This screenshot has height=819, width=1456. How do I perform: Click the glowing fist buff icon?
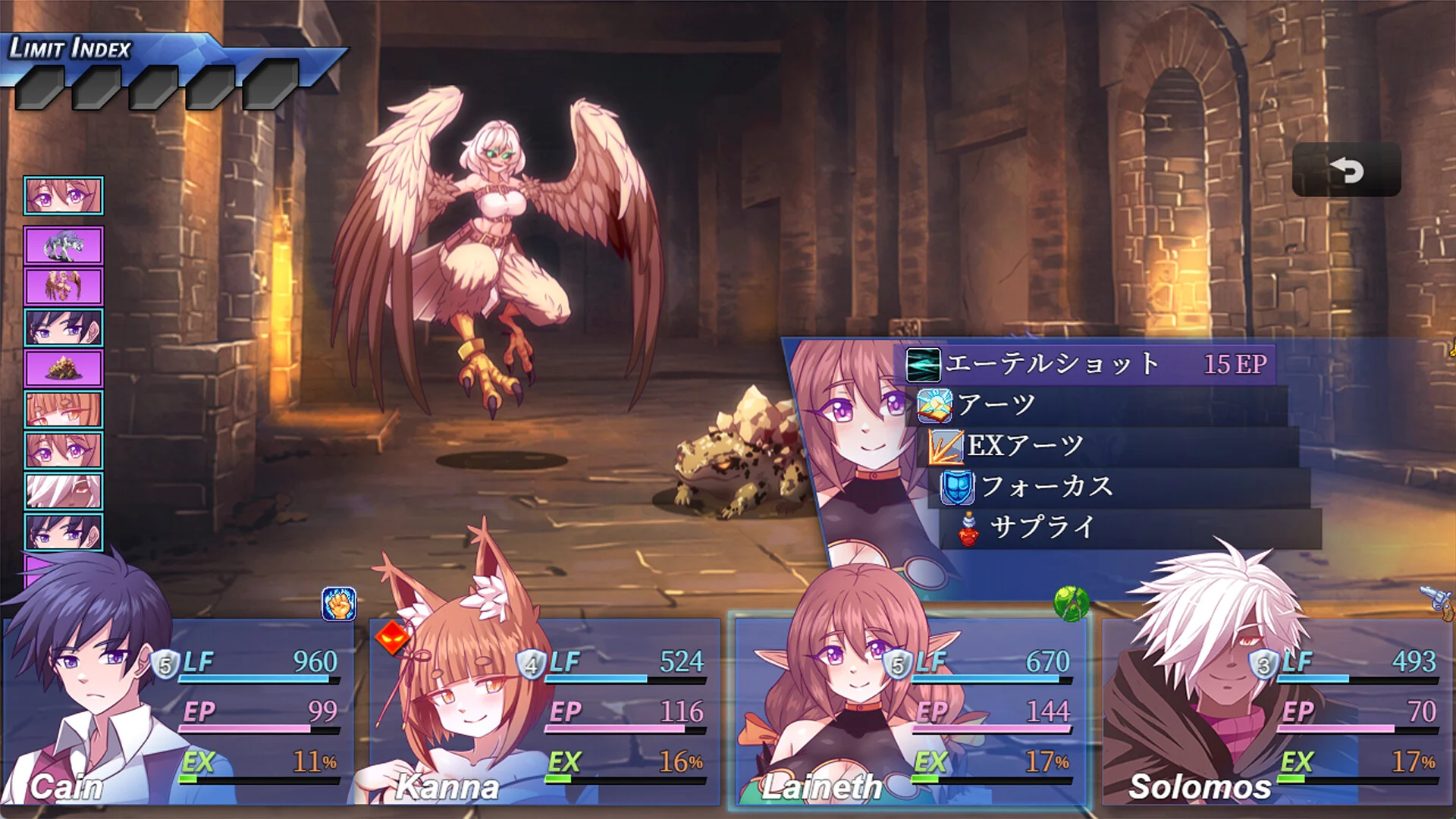coord(338,604)
